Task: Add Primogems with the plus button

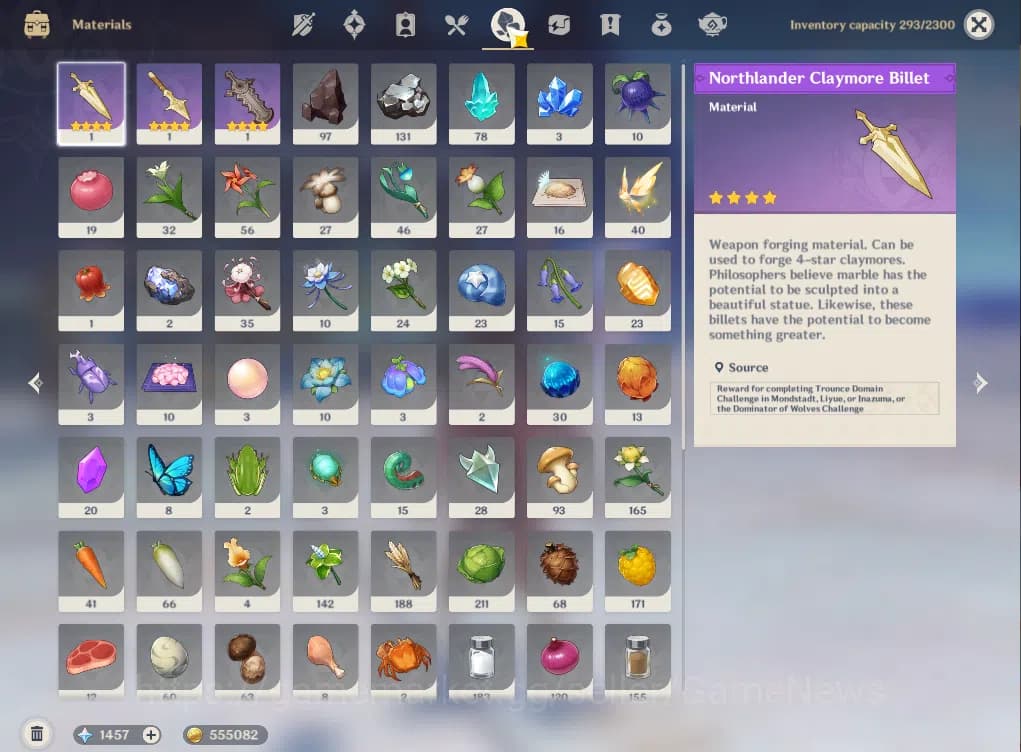Action: tap(151, 735)
